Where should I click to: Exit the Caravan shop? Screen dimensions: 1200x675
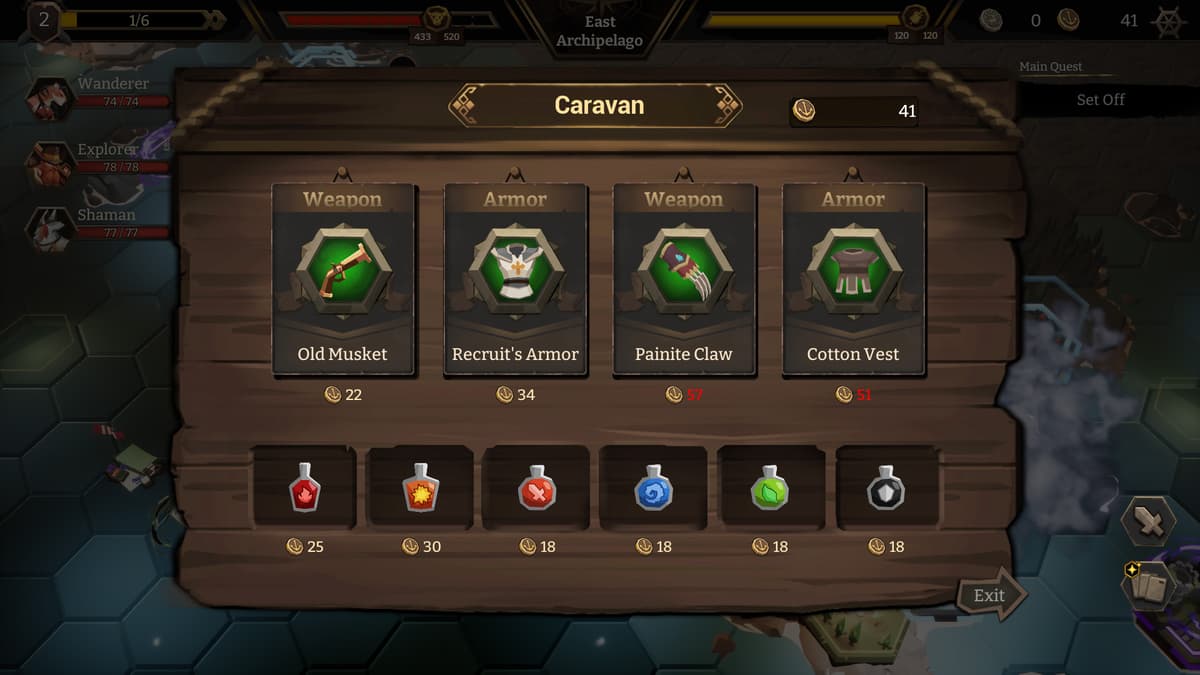(991, 596)
